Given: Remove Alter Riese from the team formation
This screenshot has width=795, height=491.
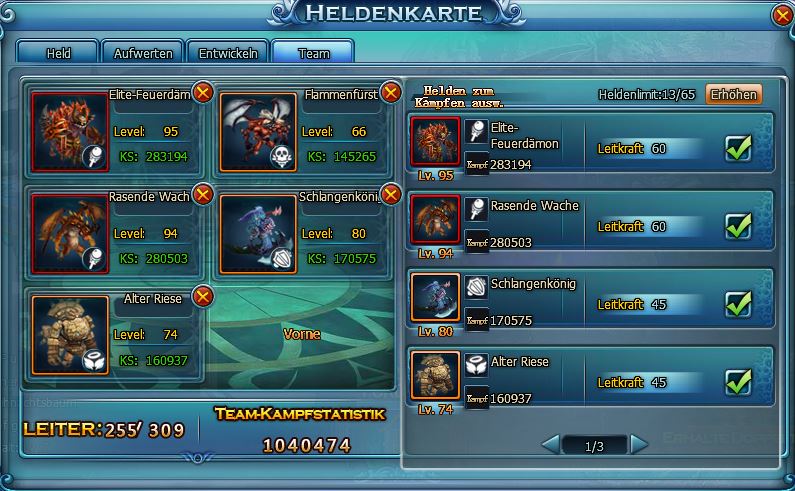Looking at the screenshot, I should click(202, 295).
